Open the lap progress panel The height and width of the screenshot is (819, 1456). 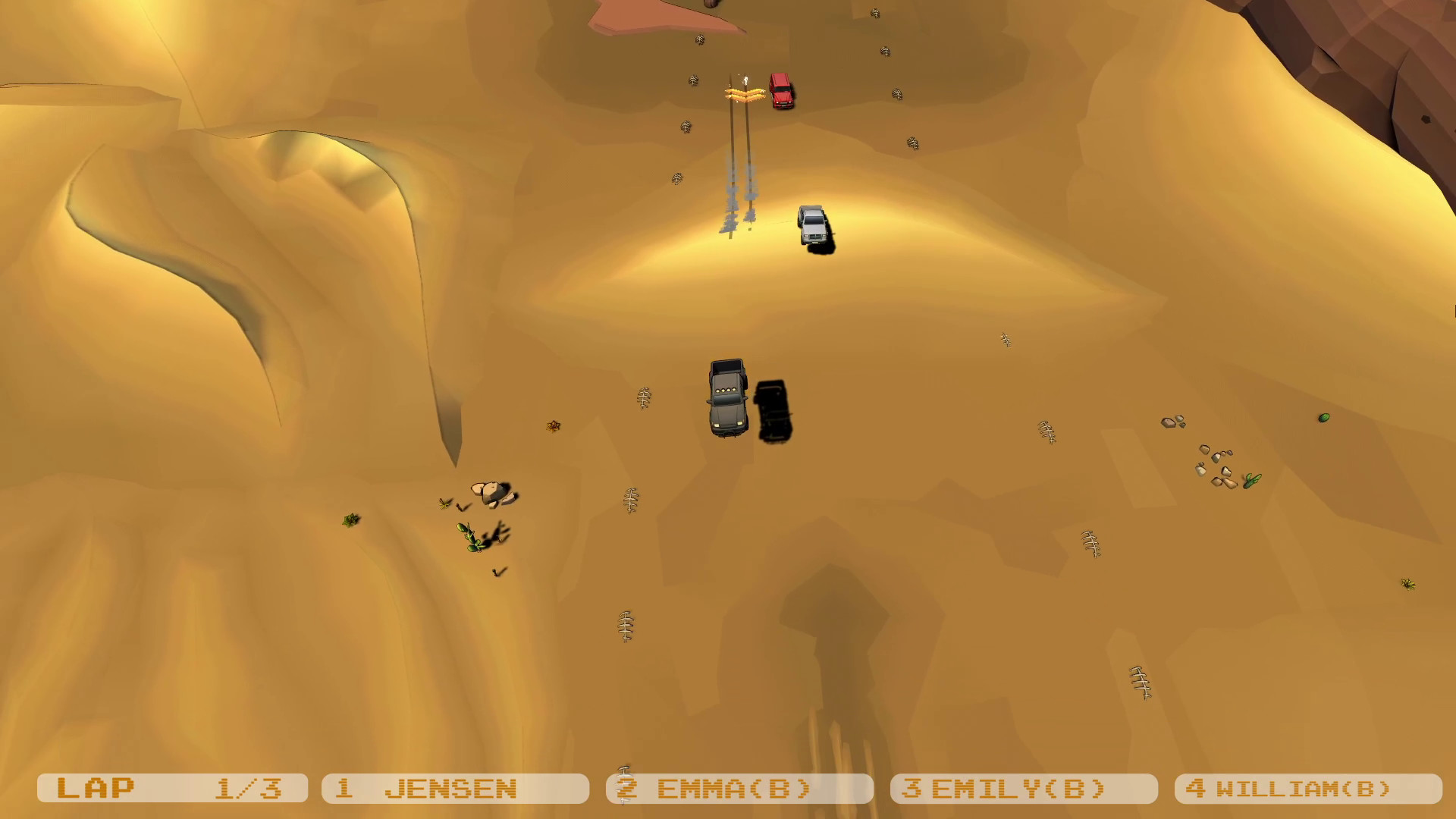pos(174,788)
